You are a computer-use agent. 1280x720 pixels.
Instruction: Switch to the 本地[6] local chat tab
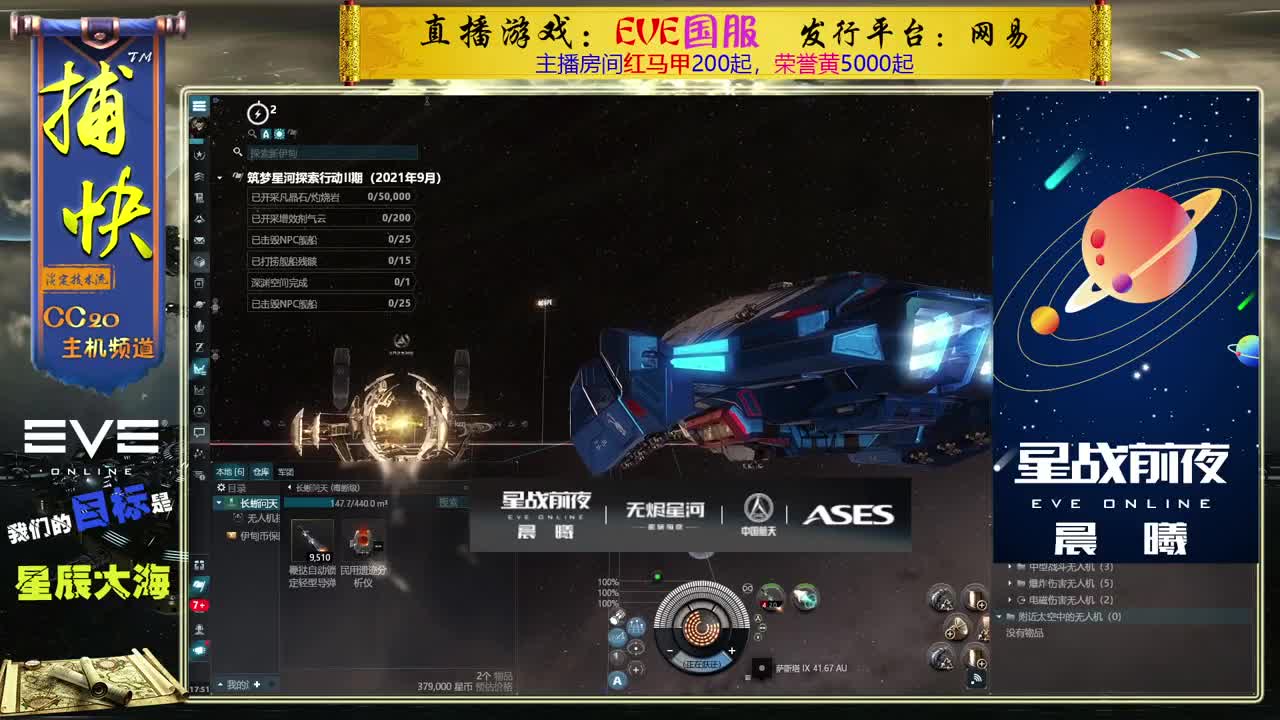(230, 471)
